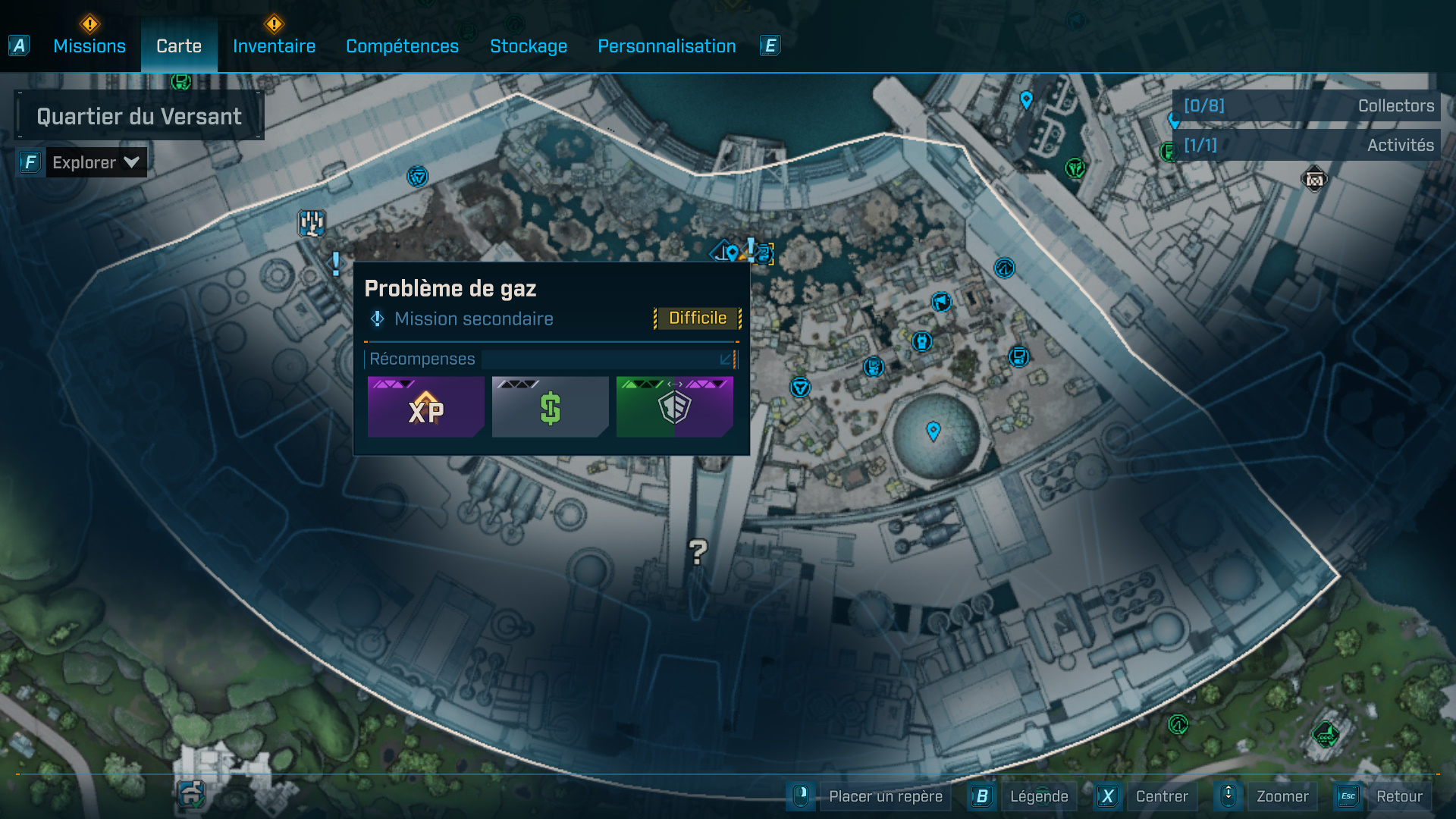Open the Missions menu tab
Viewport: 1456px width, 819px height.
coord(89,45)
